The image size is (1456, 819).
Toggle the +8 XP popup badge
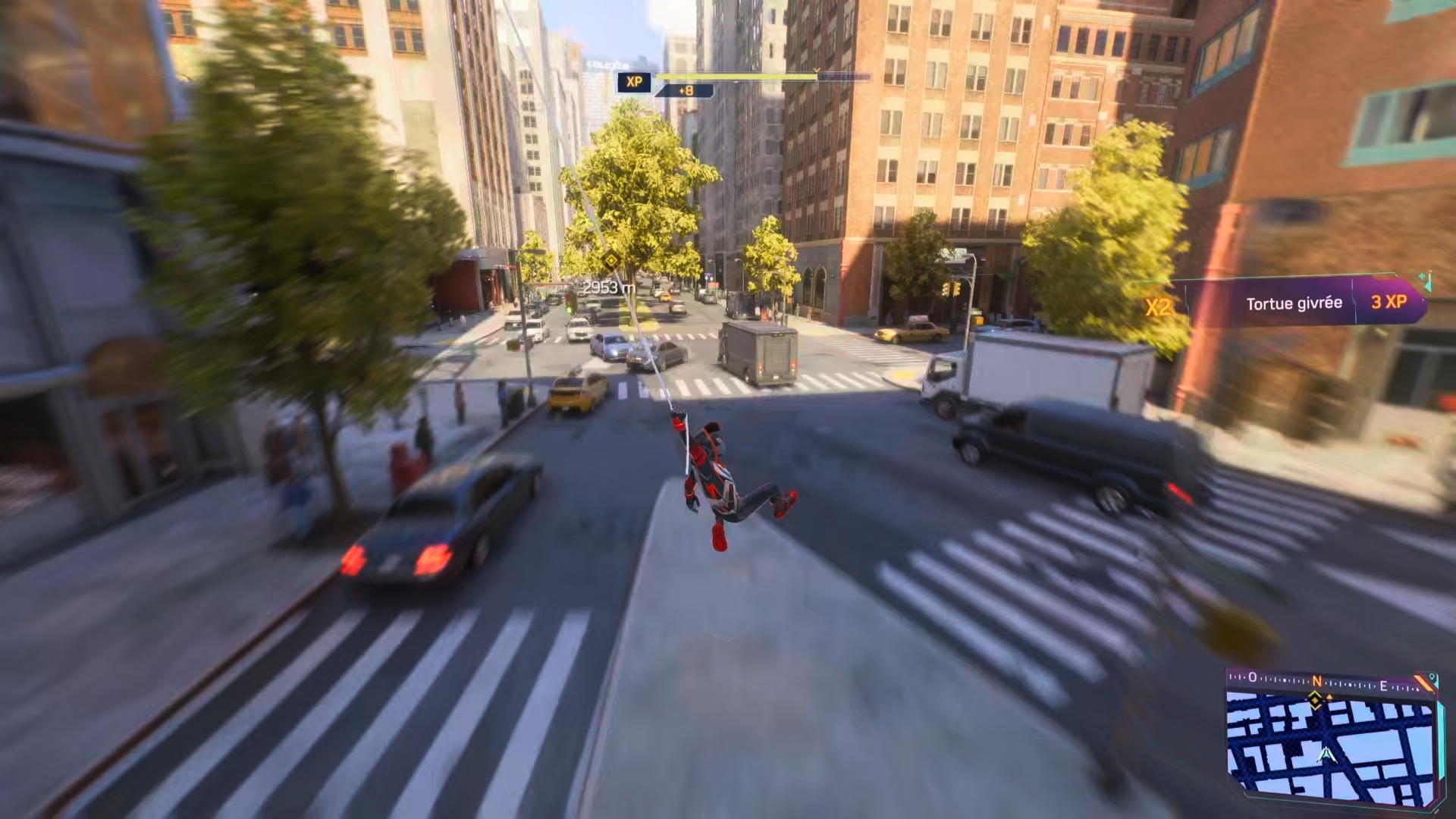click(x=686, y=90)
